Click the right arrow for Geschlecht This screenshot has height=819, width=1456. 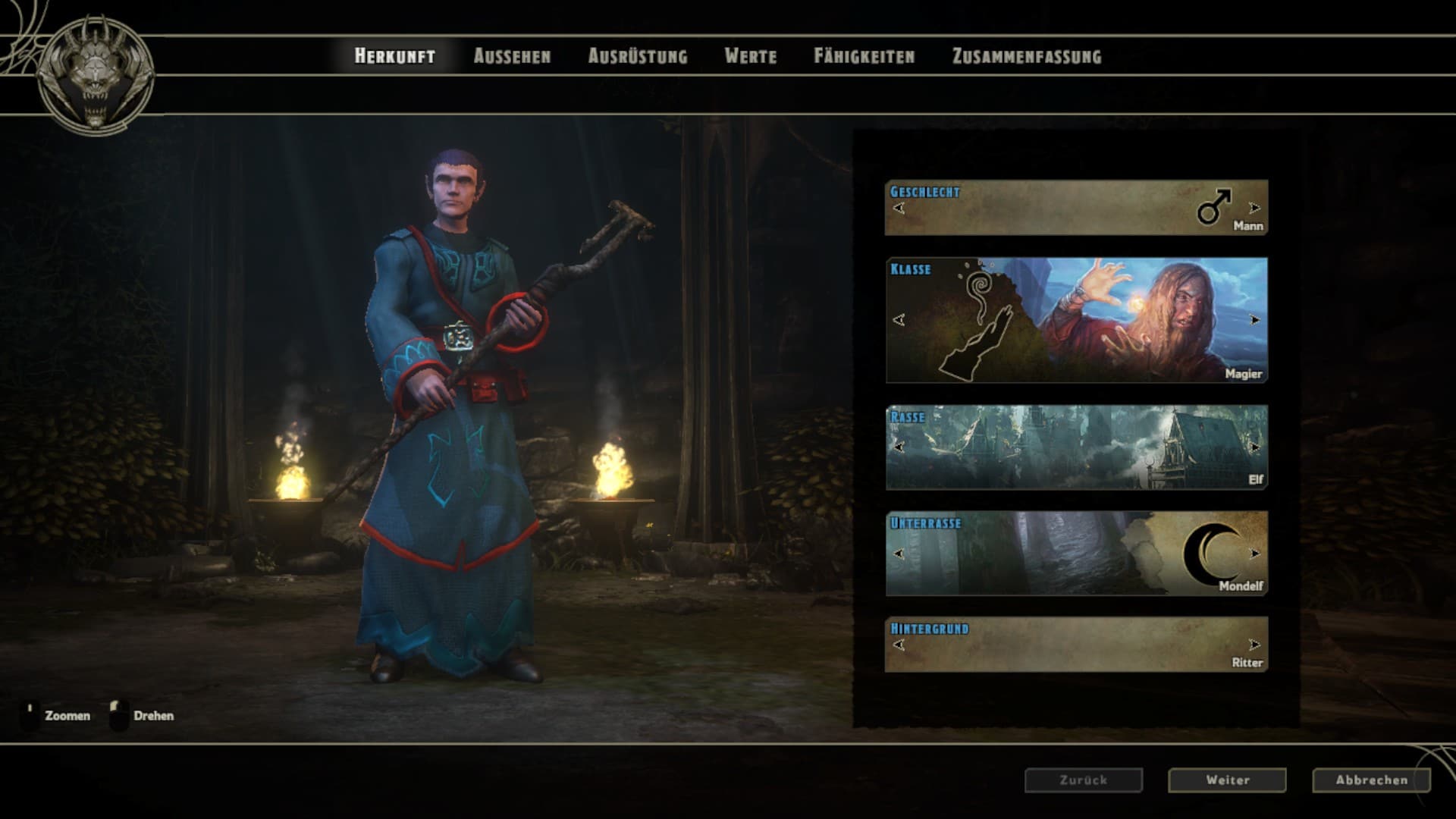pyautogui.click(x=1254, y=208)
